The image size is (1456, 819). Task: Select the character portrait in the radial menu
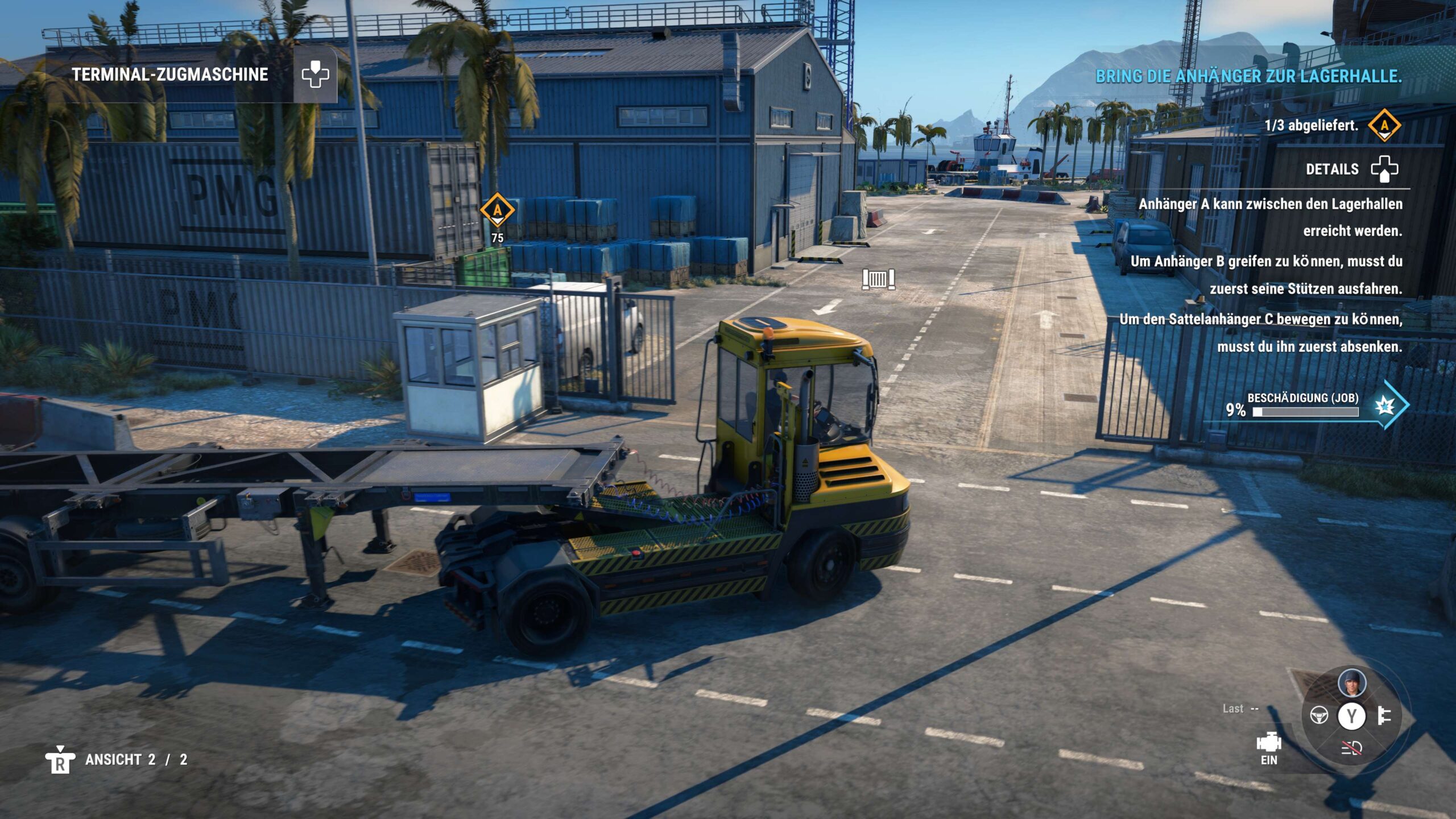click(x=1351, y=682)
